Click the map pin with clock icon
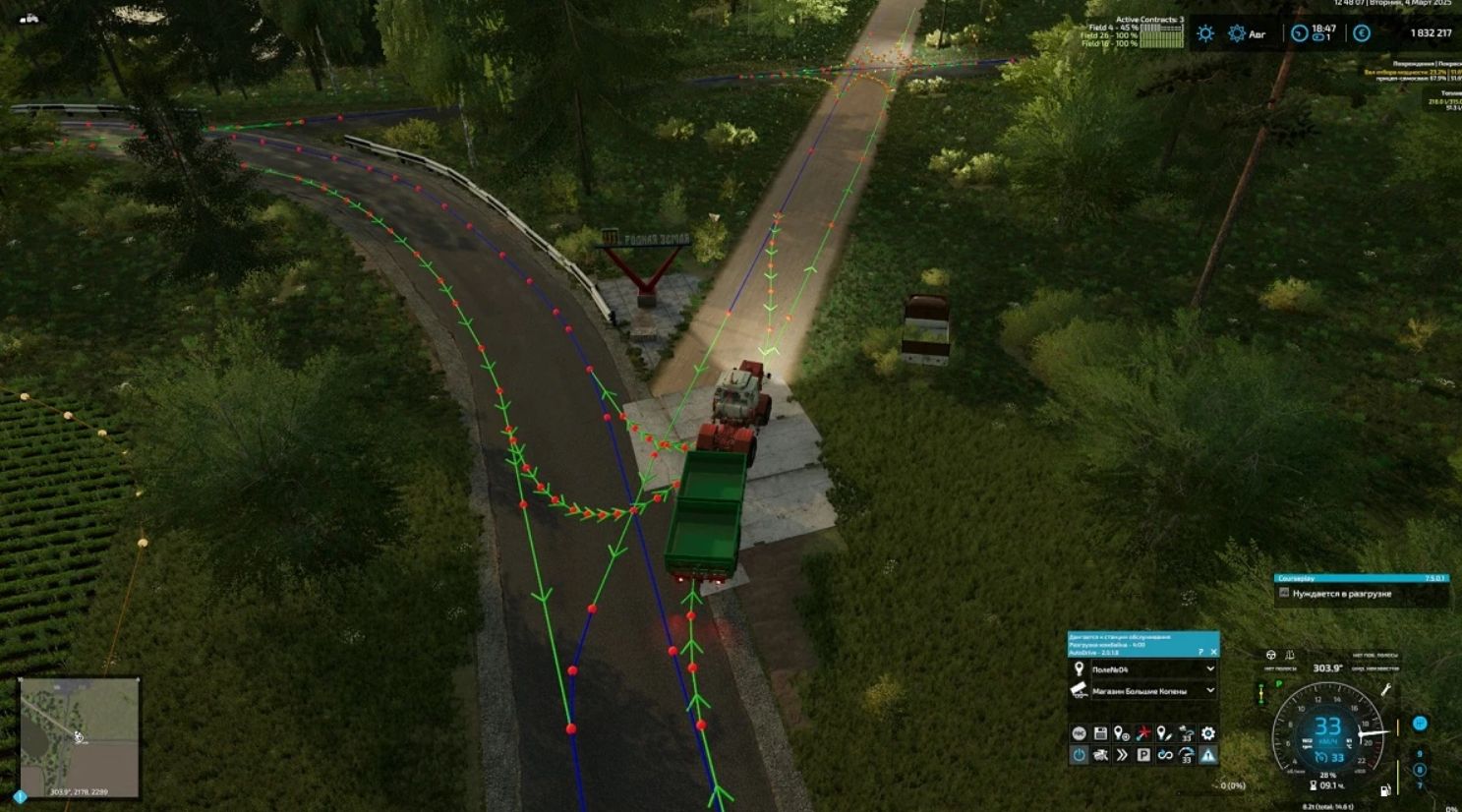The width and height of the screenshot is (1462, 812). coord(1122,733)
